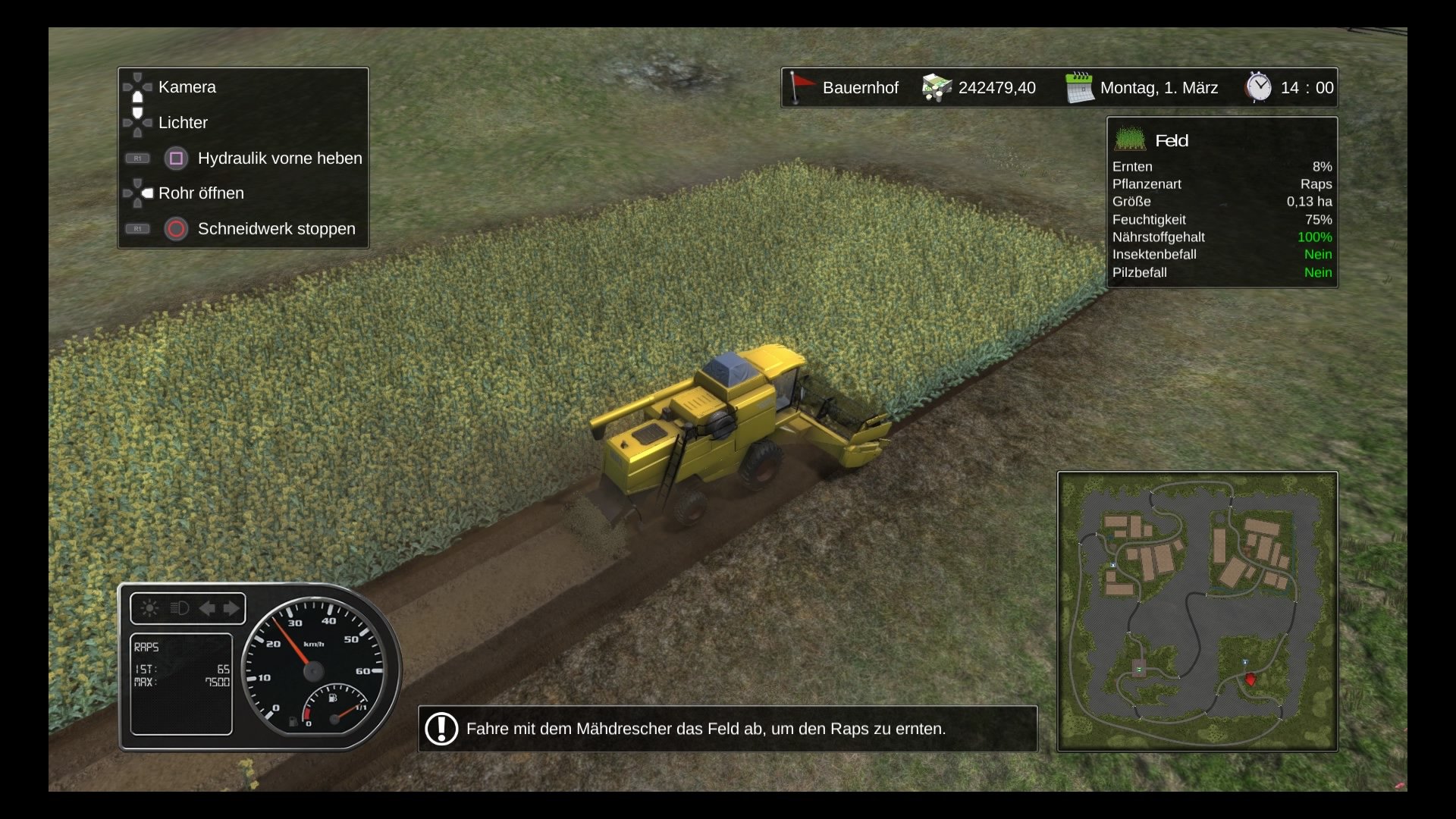Switch on the headlight beam indicator
The height and width of the screenshot is (819, 1456).
click(x=180, y=608)
